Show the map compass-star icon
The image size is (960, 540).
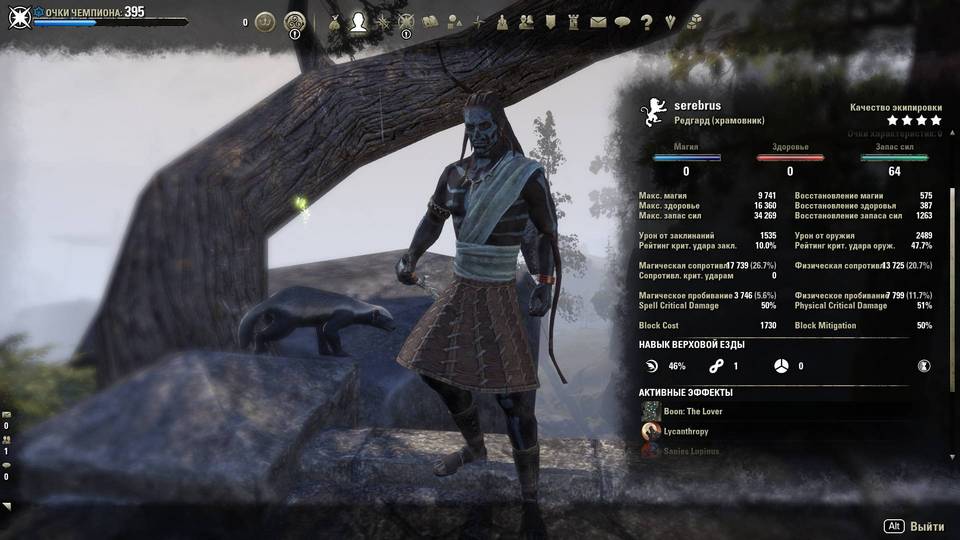coord(478,21)
